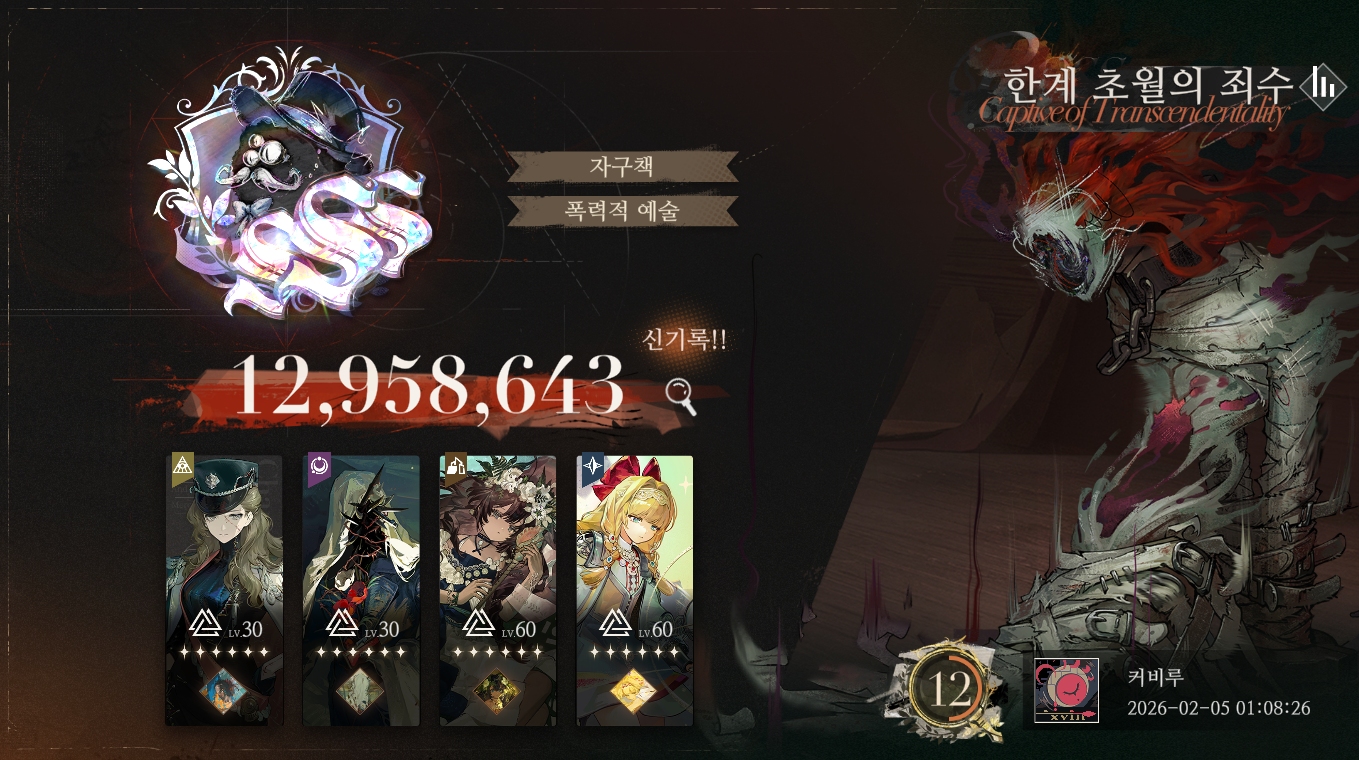
Task: Choose the officer cap character card
Action: coord(224,589)
